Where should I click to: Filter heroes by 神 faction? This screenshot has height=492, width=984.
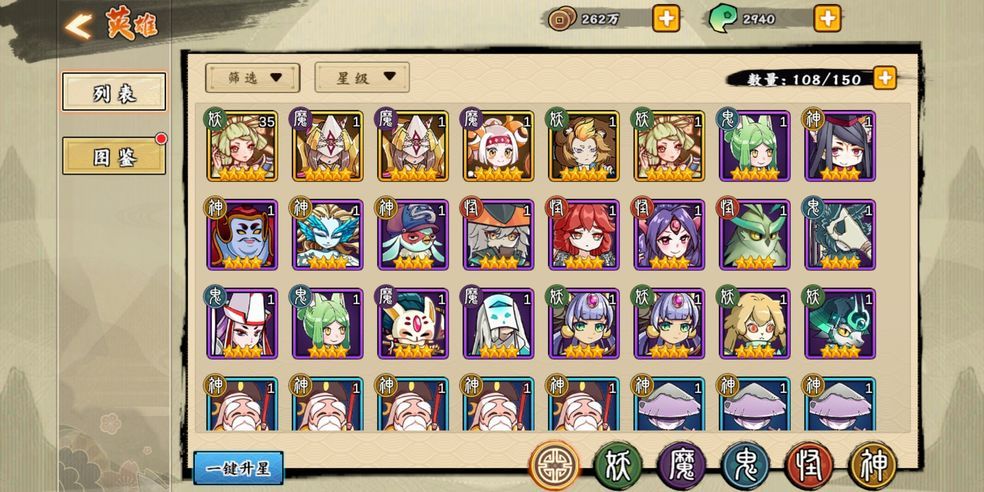point(873,464)
